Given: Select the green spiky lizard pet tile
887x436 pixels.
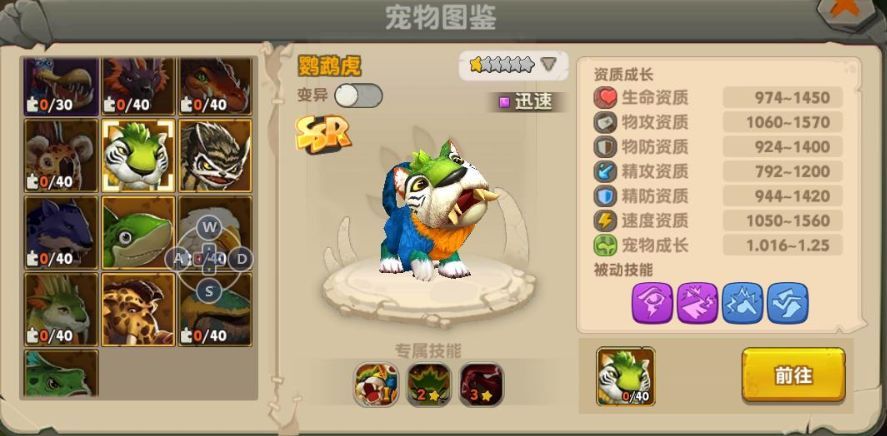Looking at the screenshot, I should 60,309.
